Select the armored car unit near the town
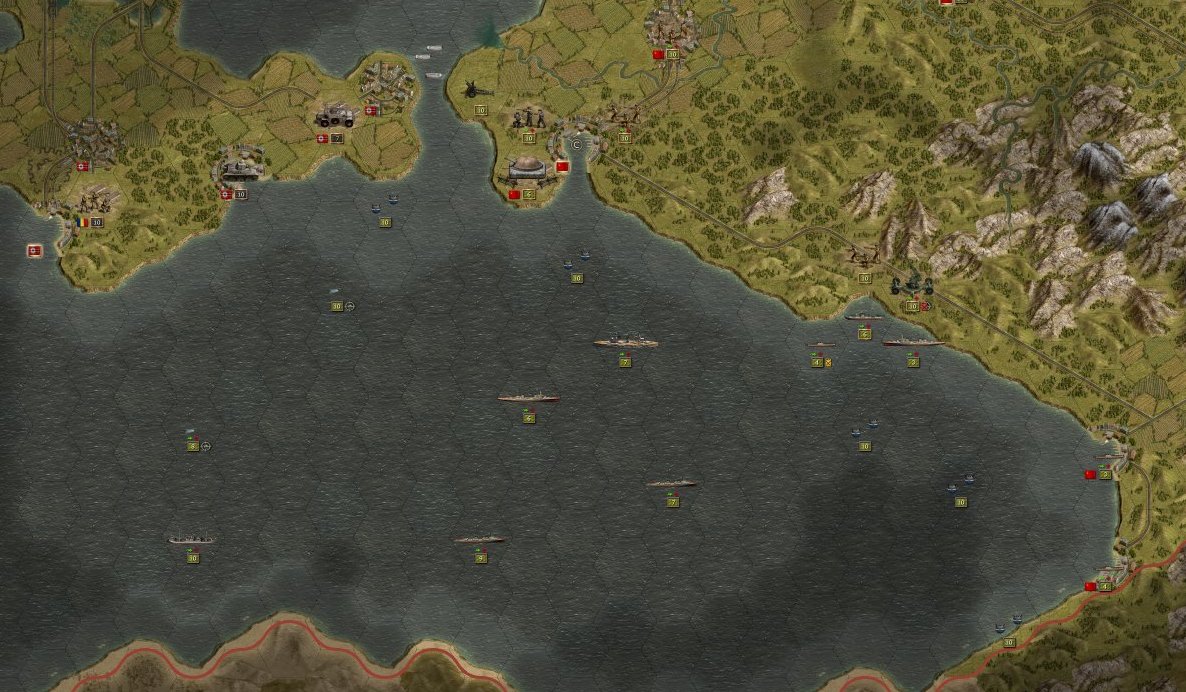1186x692 pixels. (334, 117)
